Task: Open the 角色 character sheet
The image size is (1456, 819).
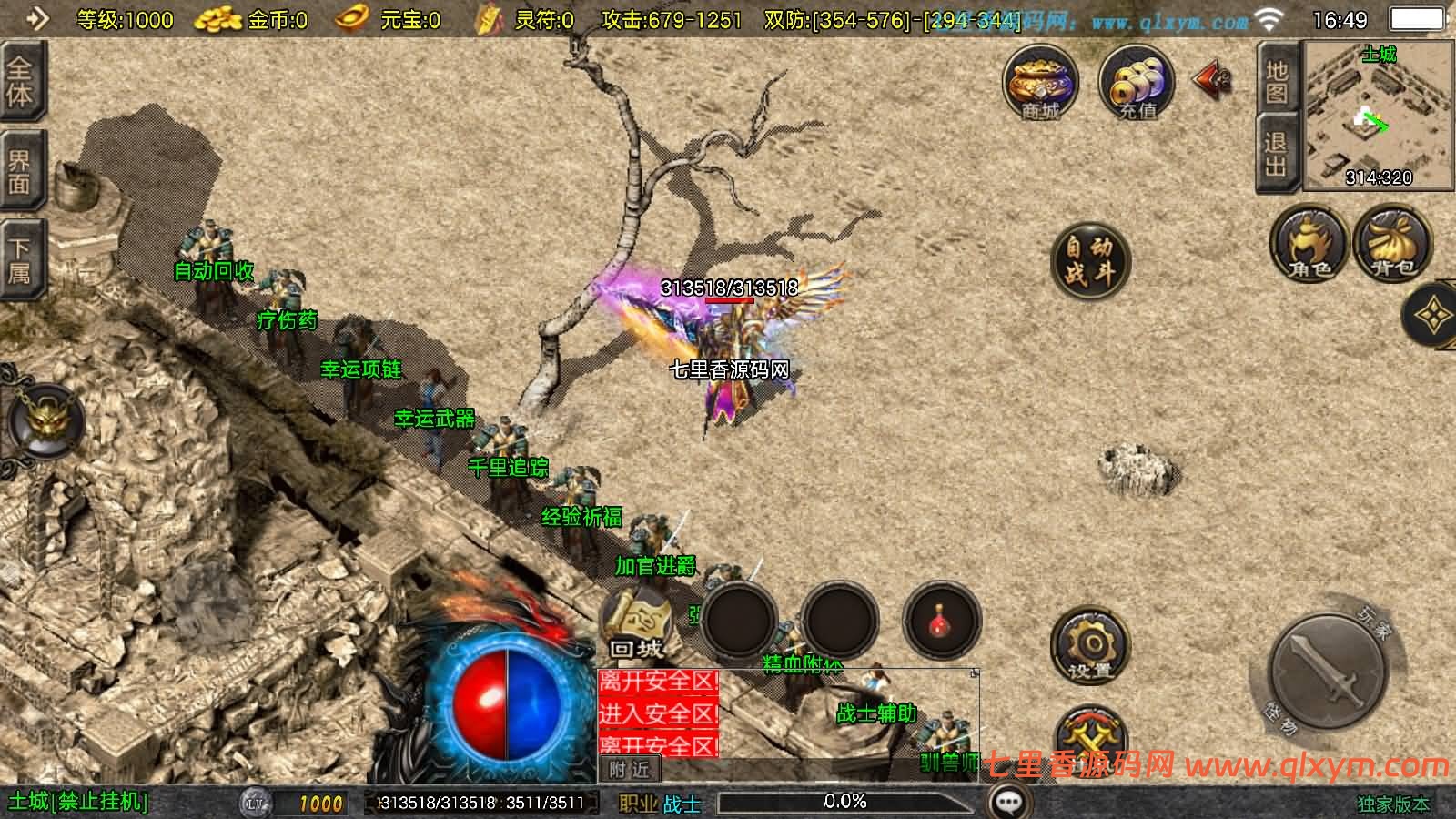Action: coord(1309,242)
